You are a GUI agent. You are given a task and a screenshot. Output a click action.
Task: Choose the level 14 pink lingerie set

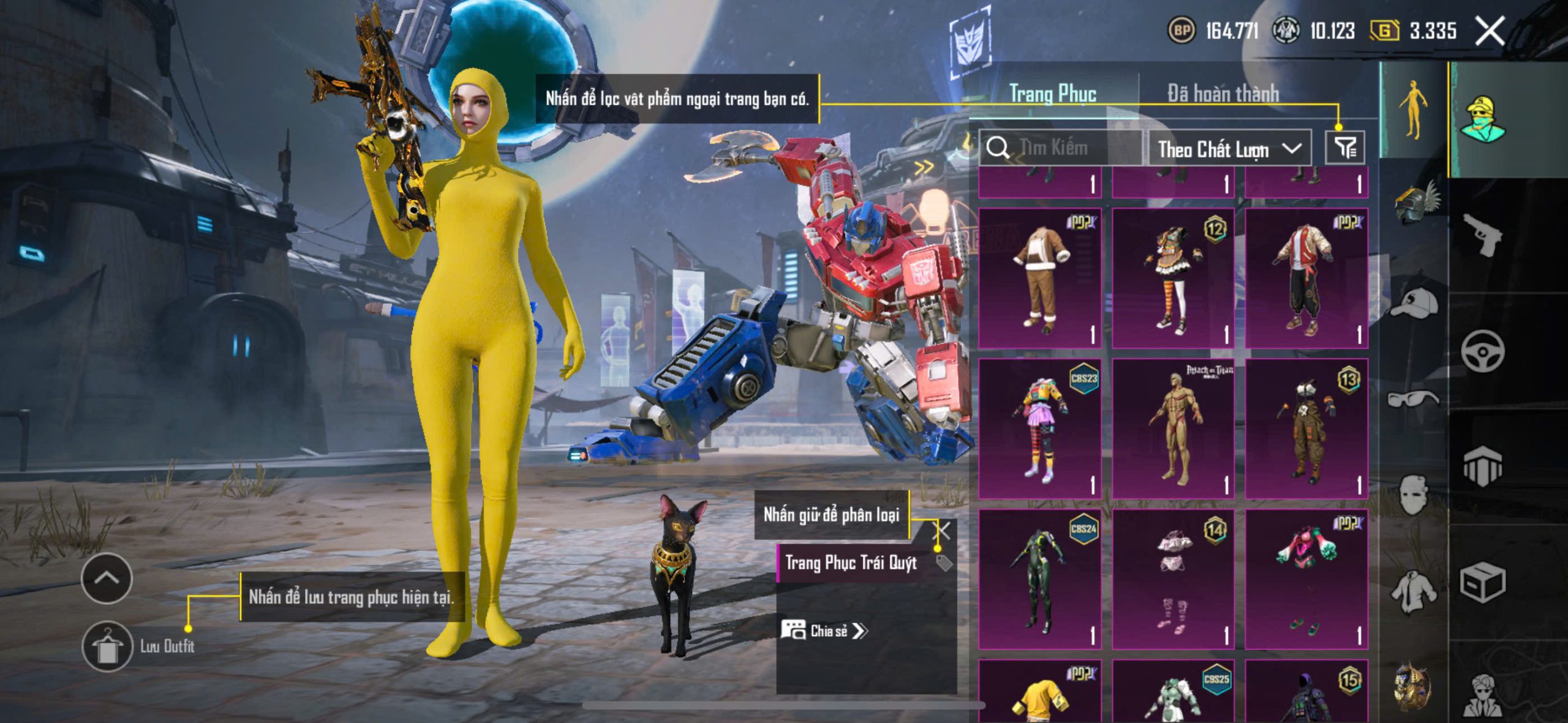tap(1172, 579)
